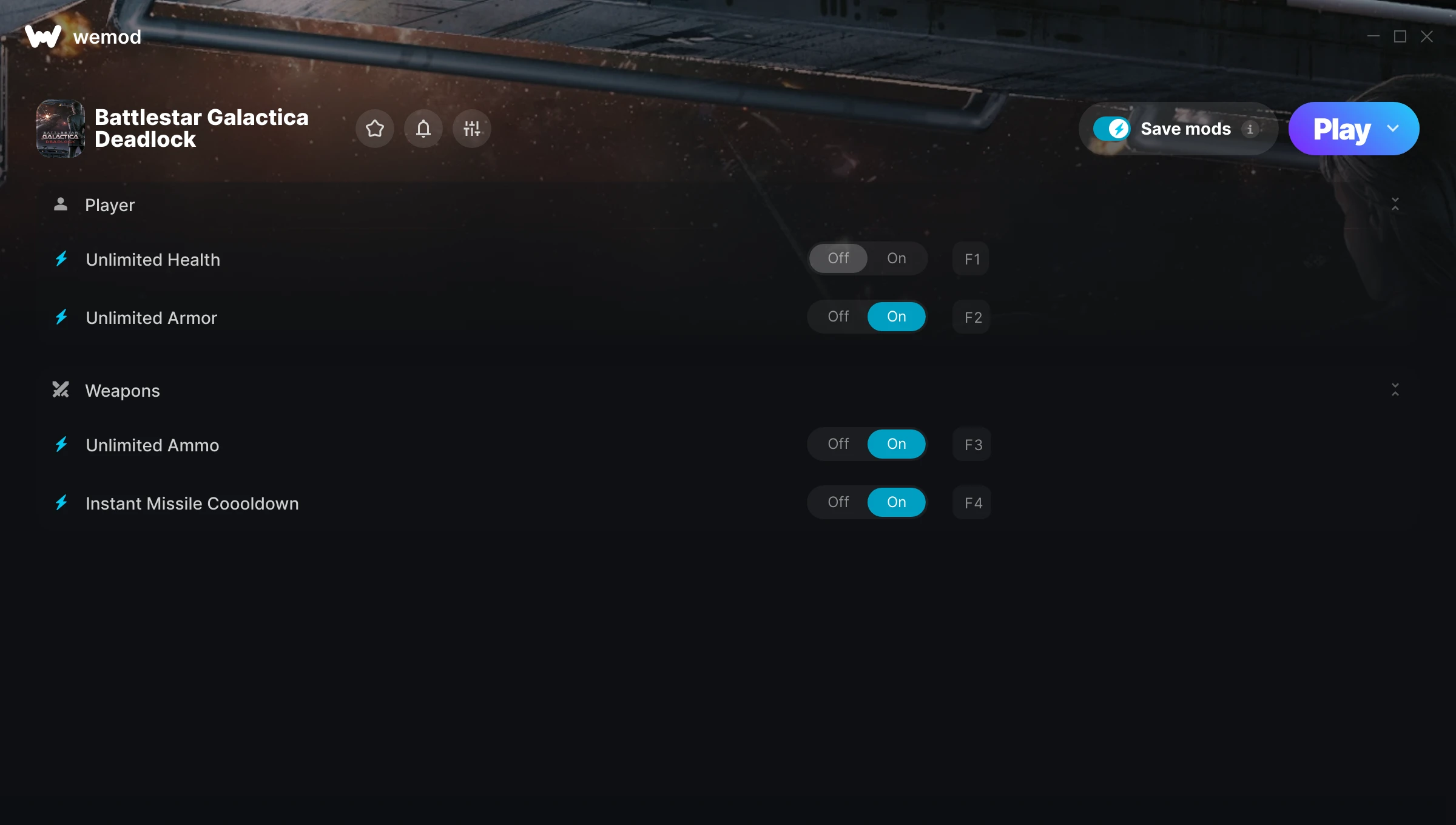Click the notifications bell icon
This screenshot has height=825, width=1456.
tap(423, 129)
